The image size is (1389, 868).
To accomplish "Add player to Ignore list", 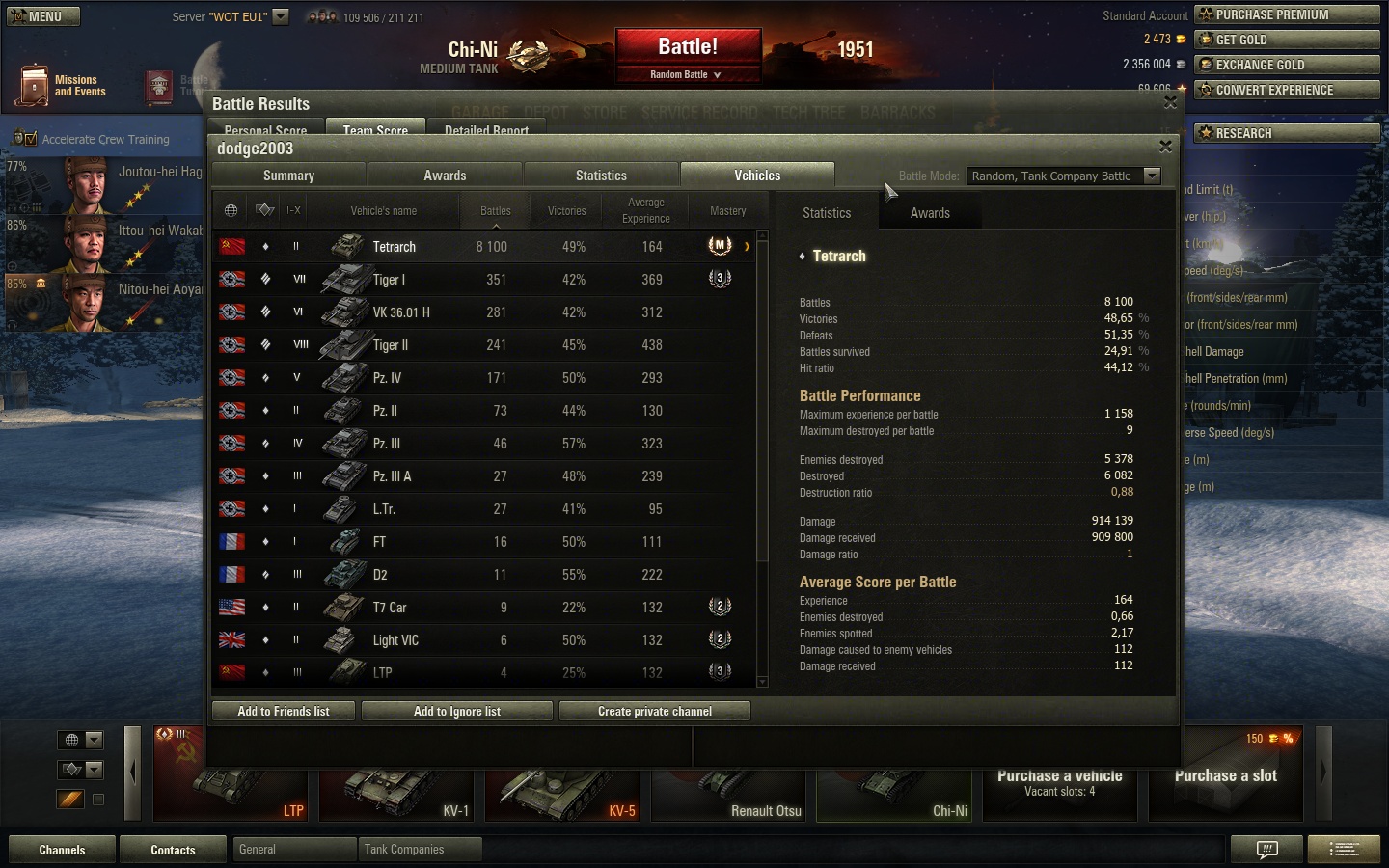I will (457, 712).
